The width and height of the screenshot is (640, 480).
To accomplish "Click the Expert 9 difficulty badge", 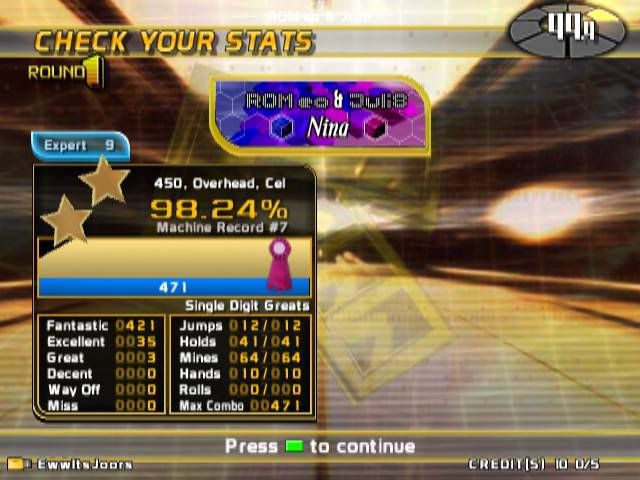I will [80, 146].
